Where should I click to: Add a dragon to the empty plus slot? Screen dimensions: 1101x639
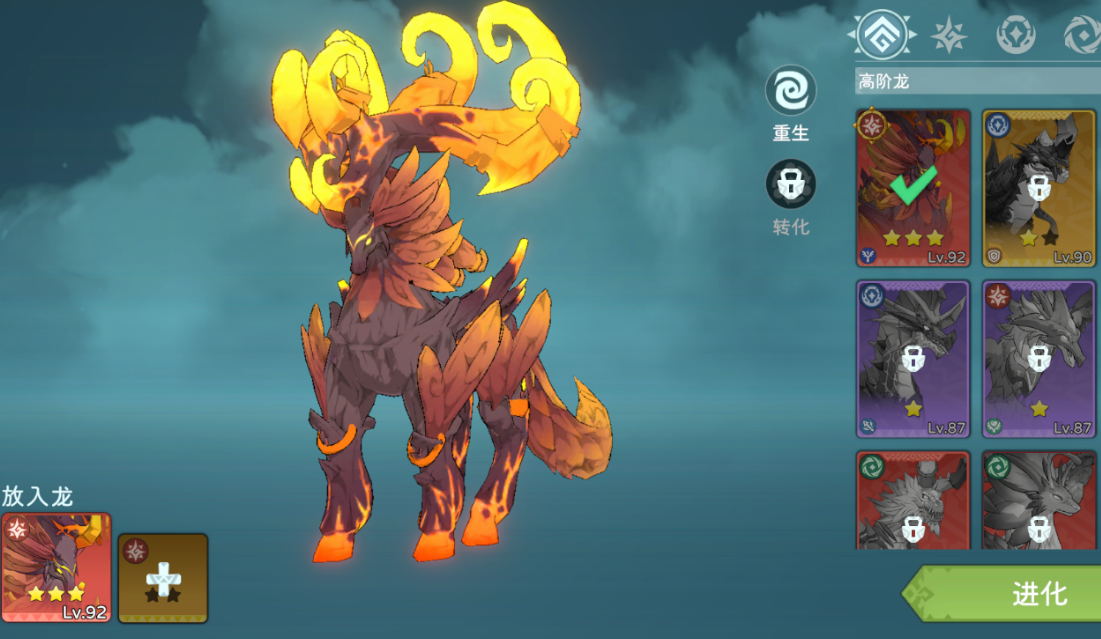click(163, 578)
